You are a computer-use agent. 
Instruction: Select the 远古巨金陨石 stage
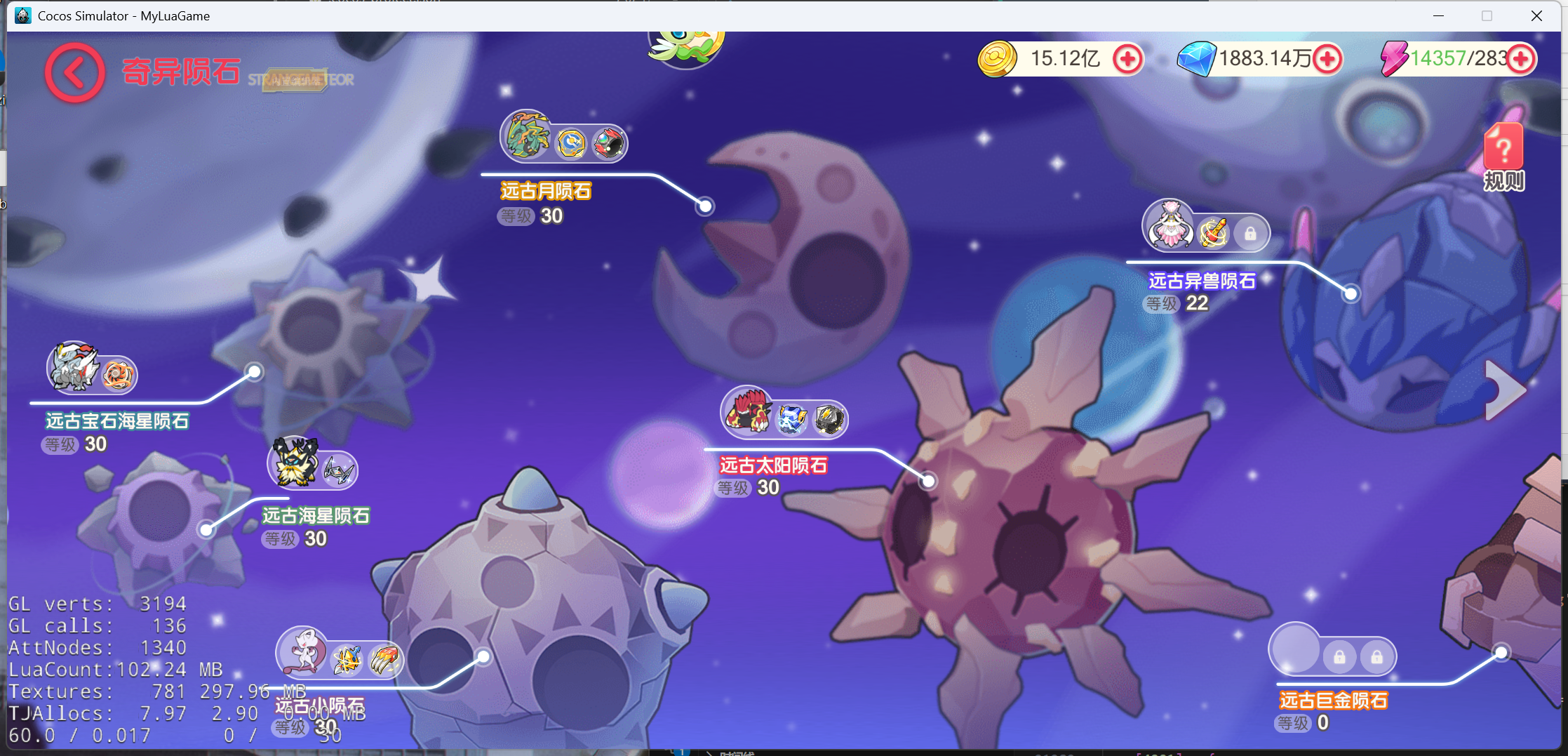point(1333,701)
